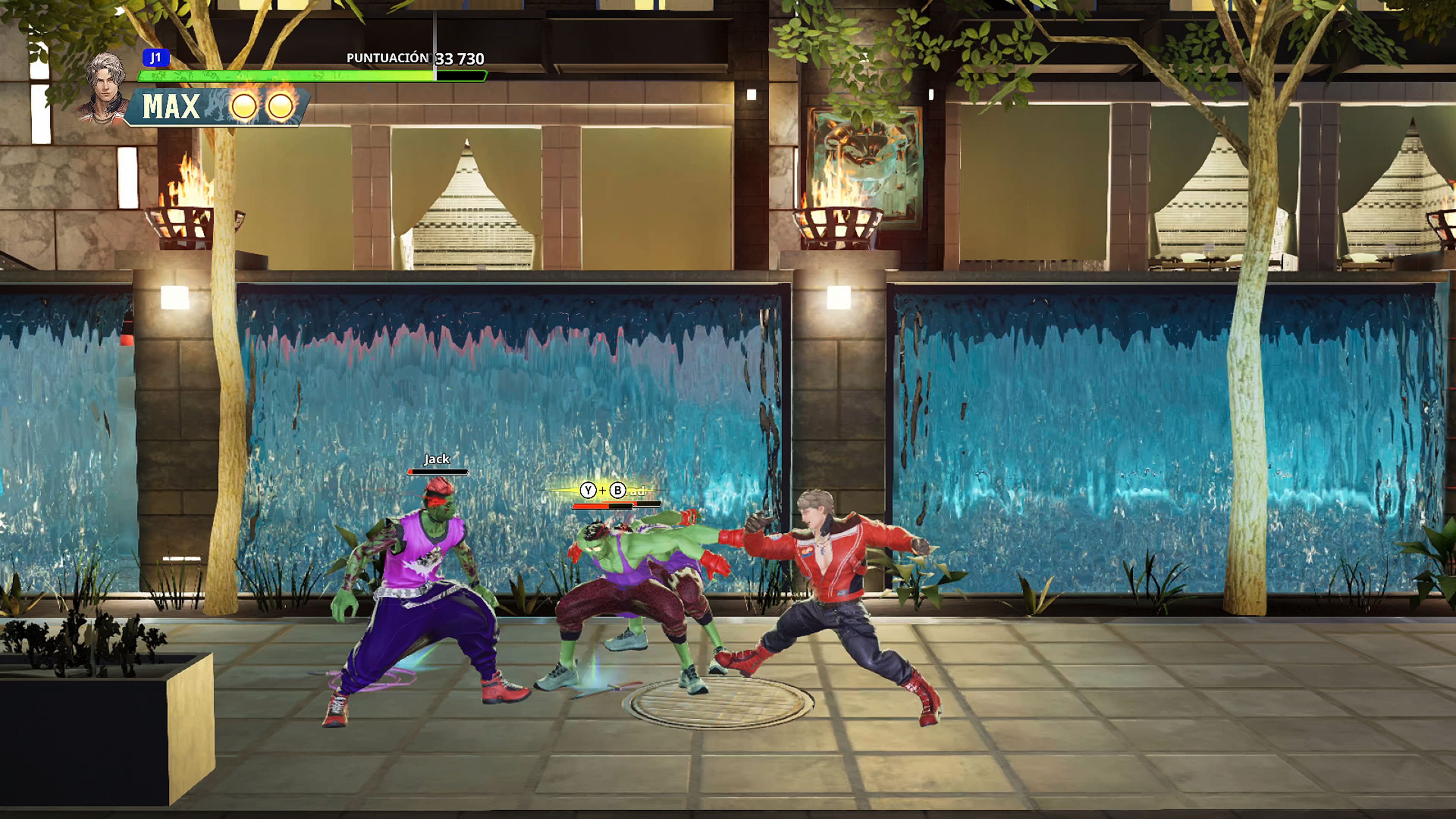Click the Y button prompt icon
This screenshot has height=819, width=1456.
point(588,490)
